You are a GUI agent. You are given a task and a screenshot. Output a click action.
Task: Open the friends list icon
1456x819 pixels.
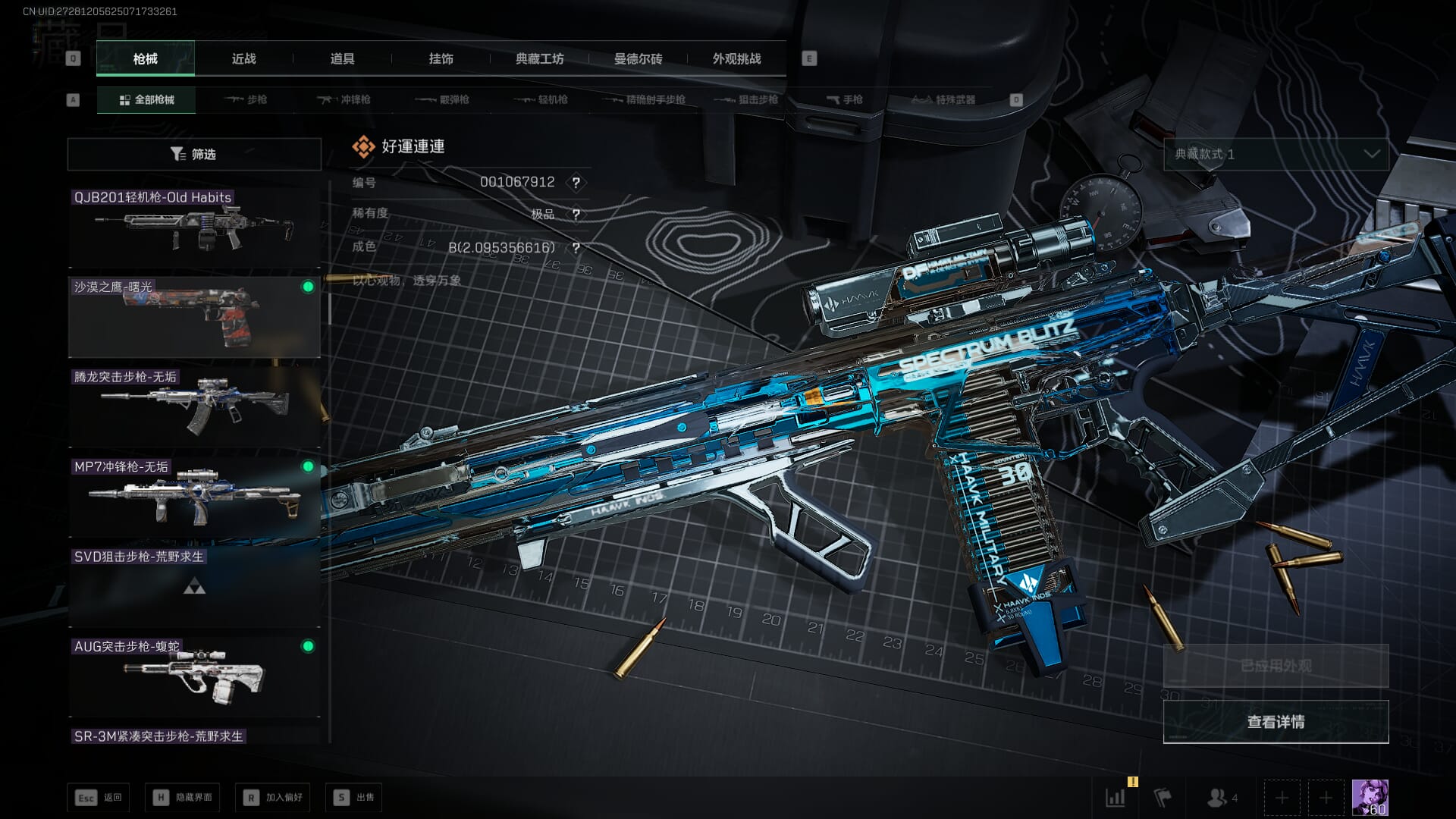click(x=1221, y=798)
